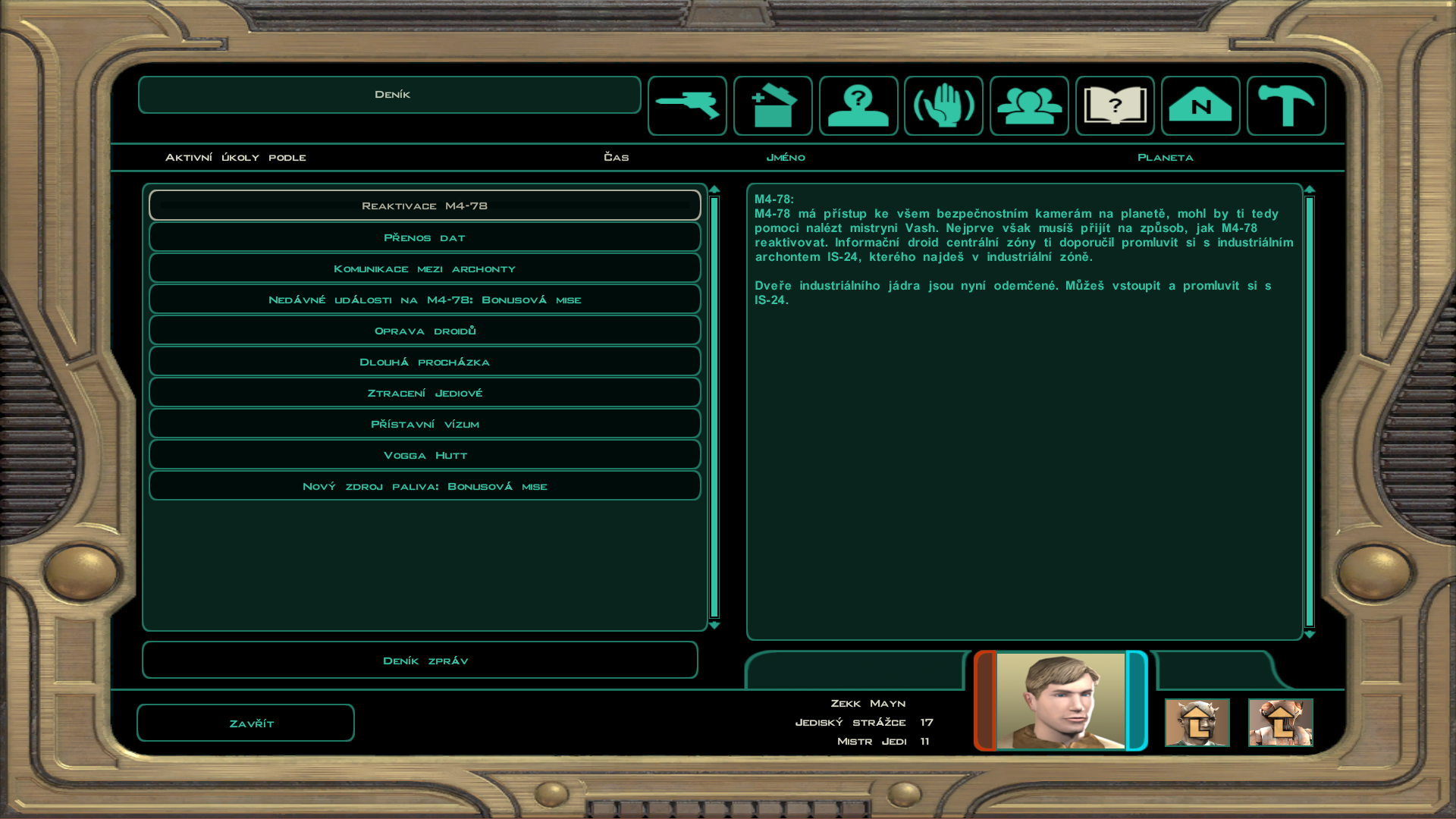Open the Workbench hammer icon
Screen dimensions: 1456x819
coord(1286,105)
